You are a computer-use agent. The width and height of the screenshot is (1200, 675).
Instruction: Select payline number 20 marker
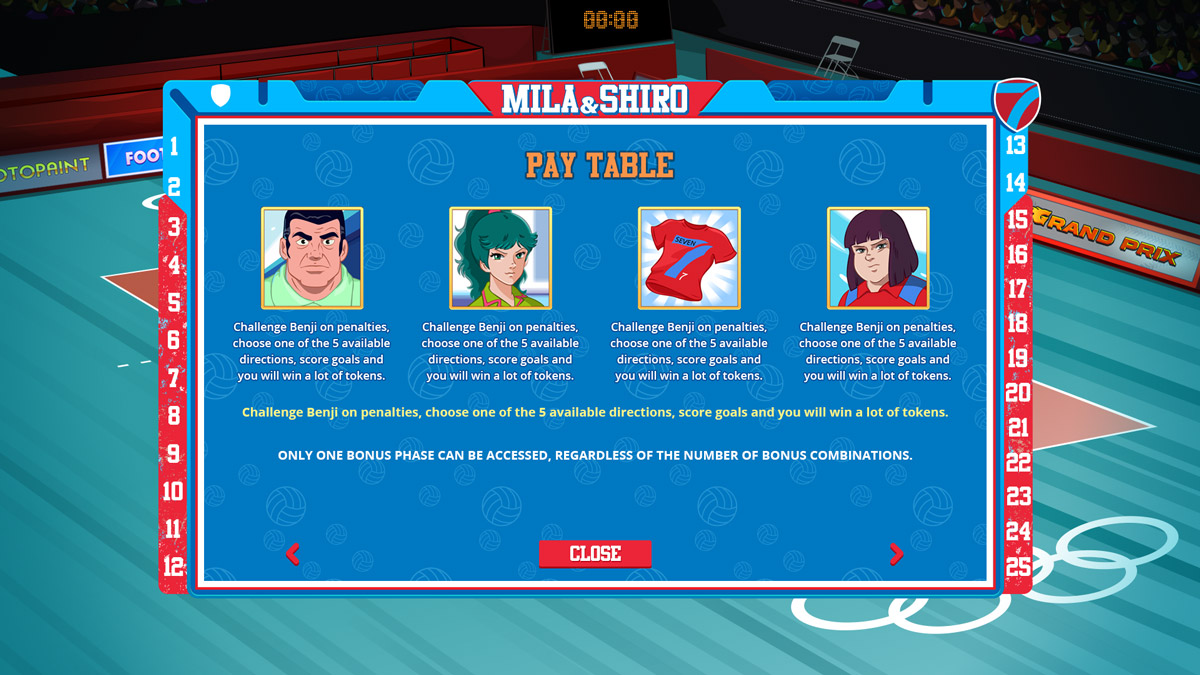[1018, 393]
